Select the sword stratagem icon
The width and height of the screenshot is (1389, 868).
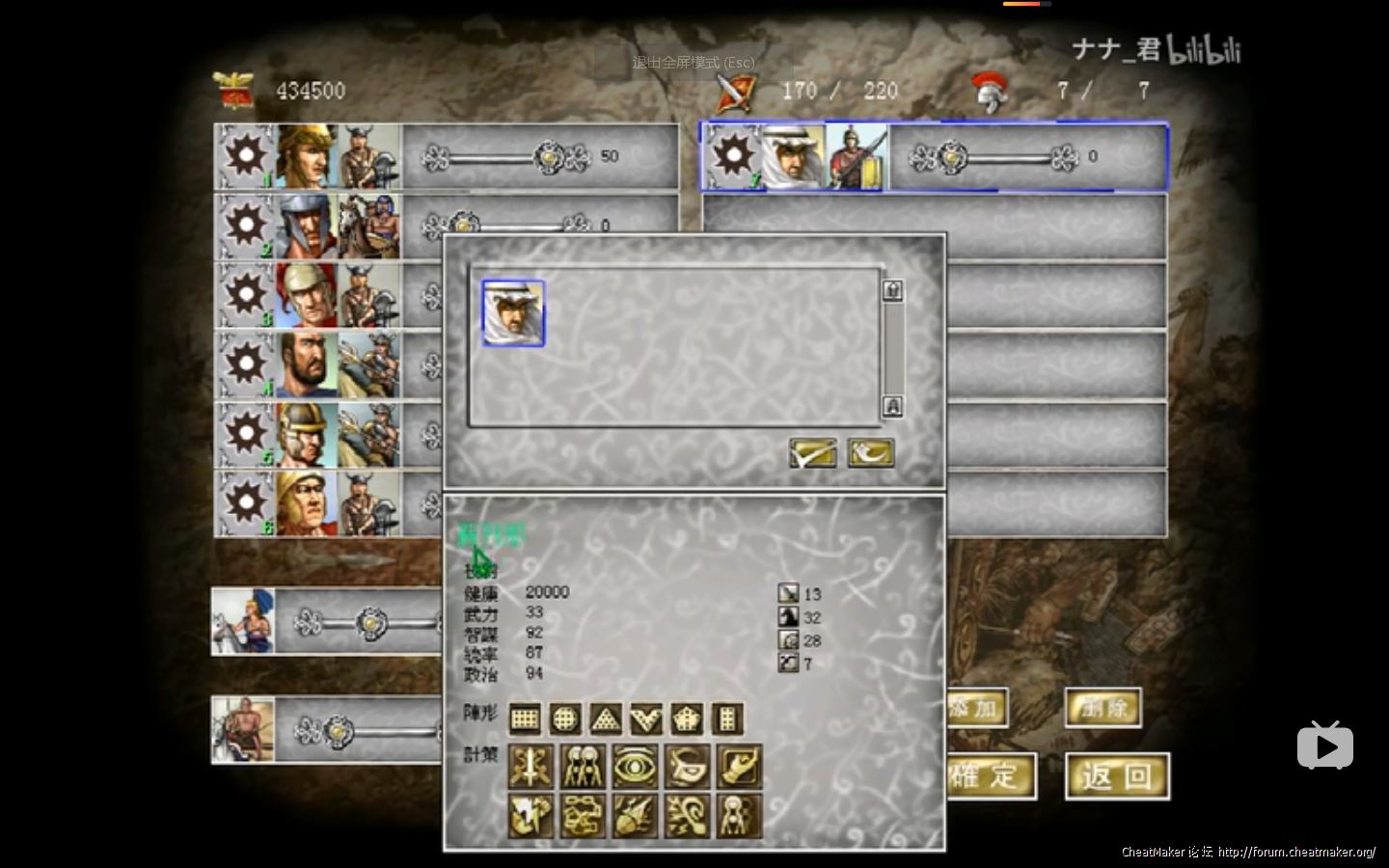pyautogui.click(x=531, y=767)
